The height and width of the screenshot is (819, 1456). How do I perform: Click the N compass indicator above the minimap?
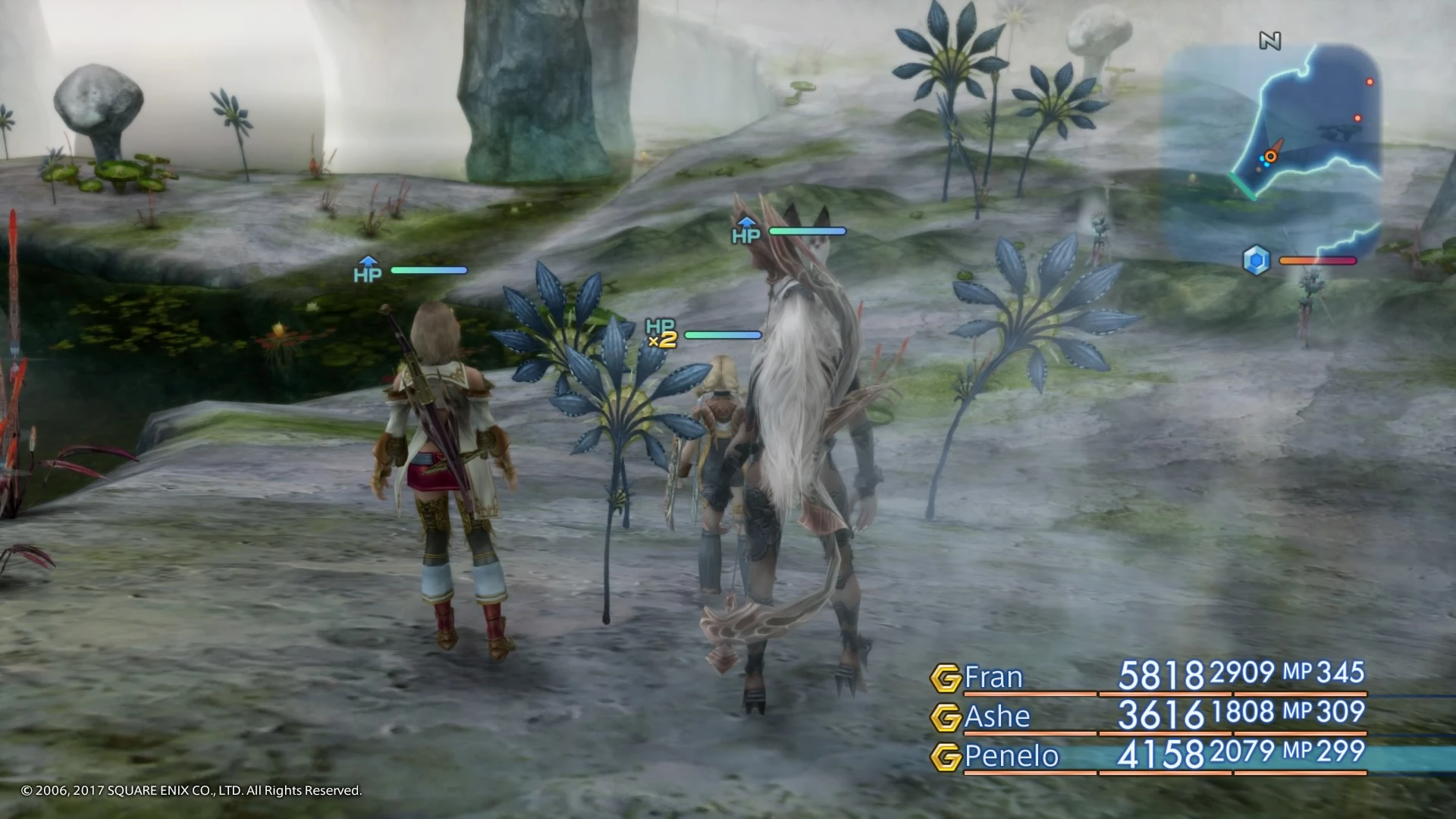tap(1269, 42)
